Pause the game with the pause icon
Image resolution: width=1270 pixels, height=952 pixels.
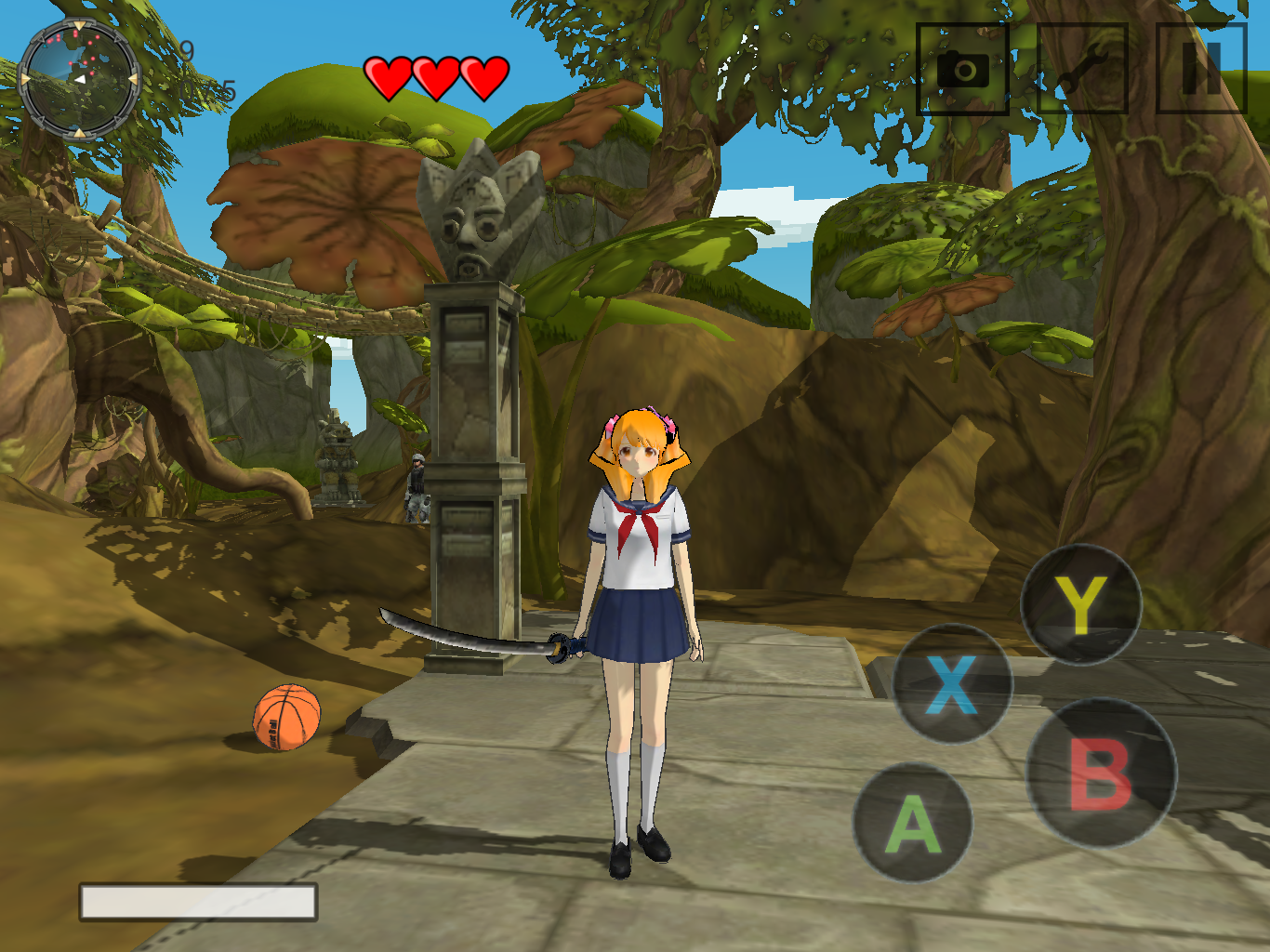[x=1199, y=70]
